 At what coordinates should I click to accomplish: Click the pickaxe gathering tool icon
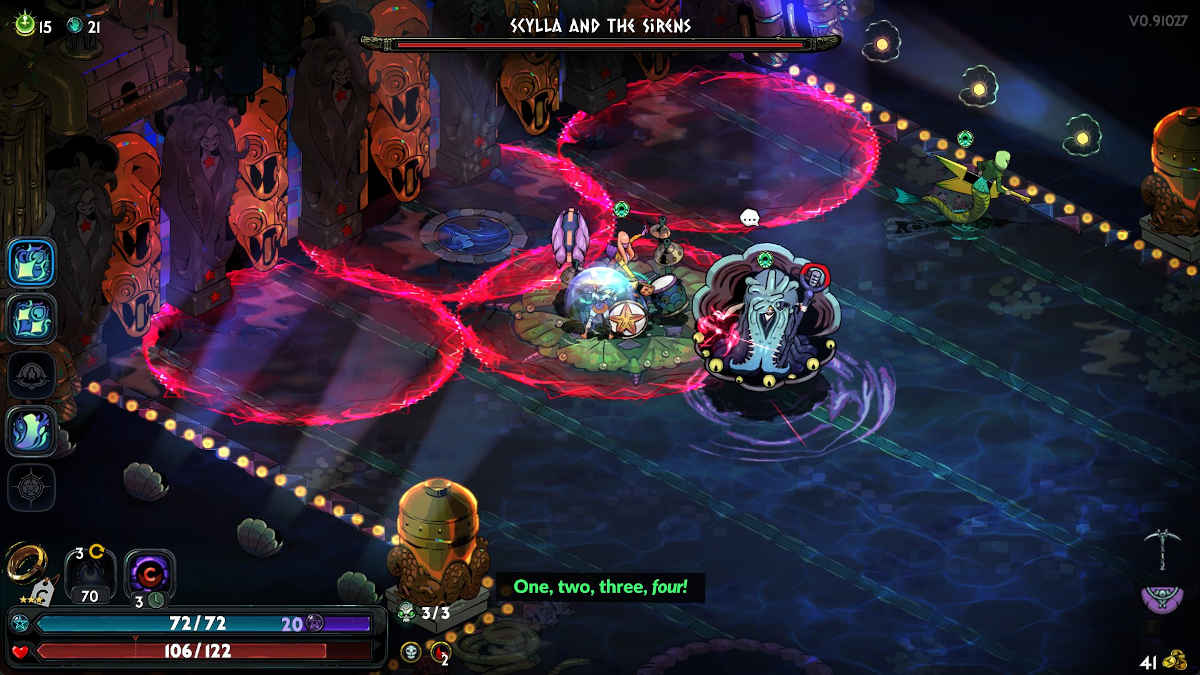pos(1163,547)
